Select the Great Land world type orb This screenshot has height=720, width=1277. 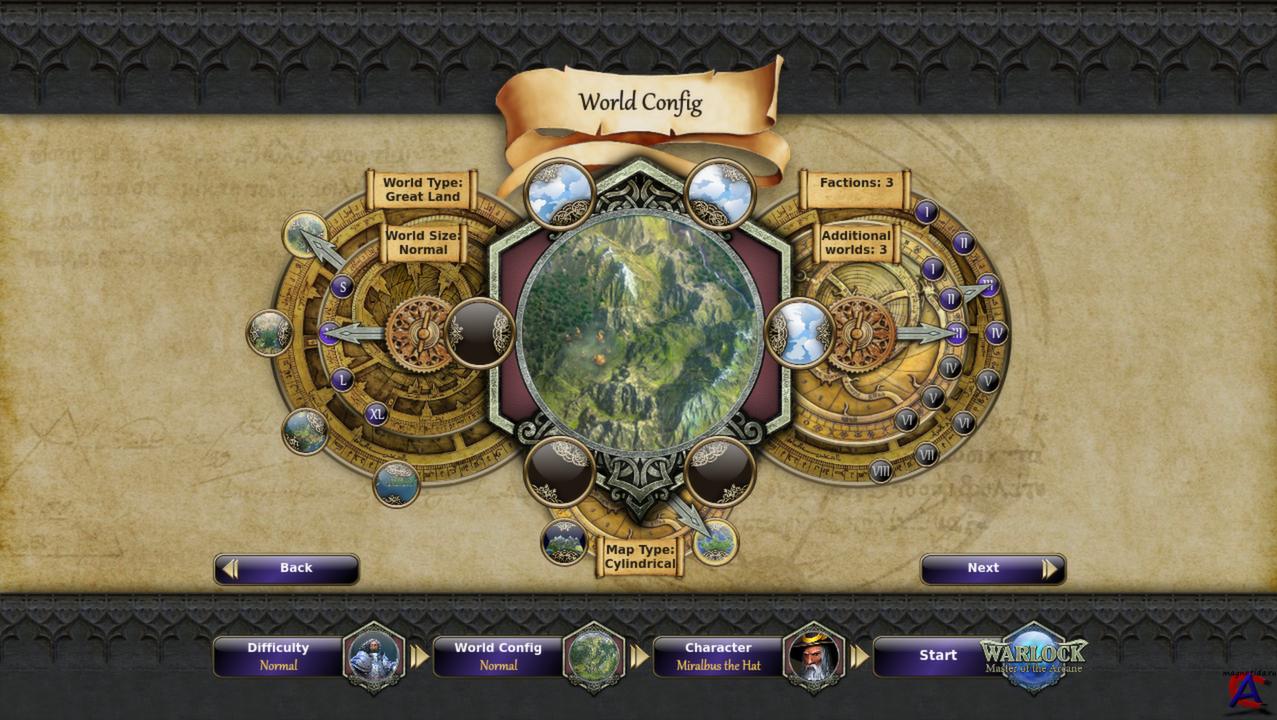click(x=304, y=234)
